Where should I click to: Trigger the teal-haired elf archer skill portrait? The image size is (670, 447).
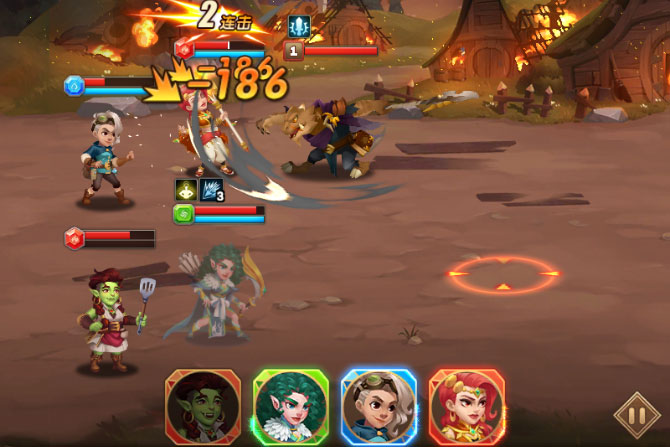(291, 407)
